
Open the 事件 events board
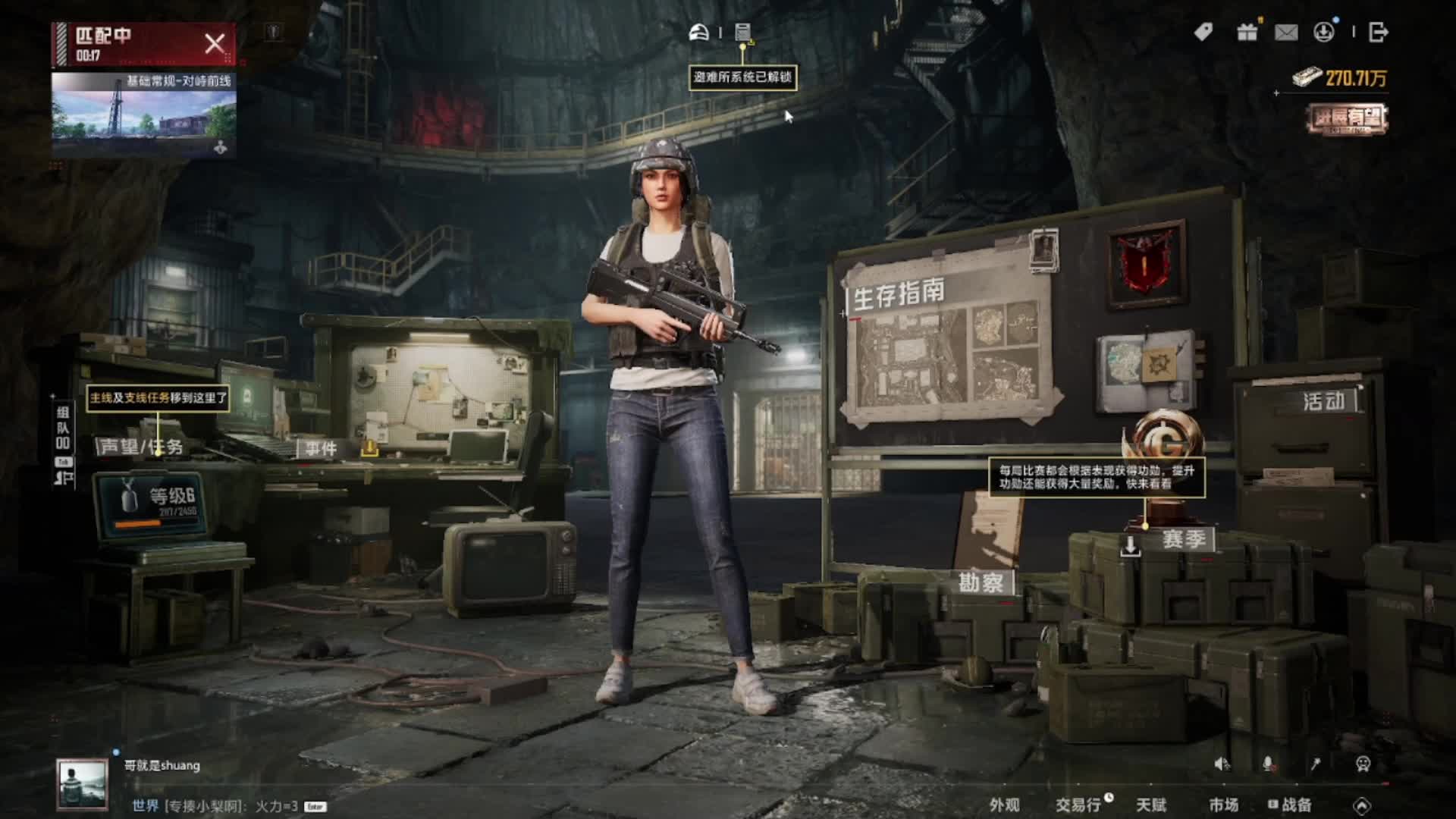[322, 449]
